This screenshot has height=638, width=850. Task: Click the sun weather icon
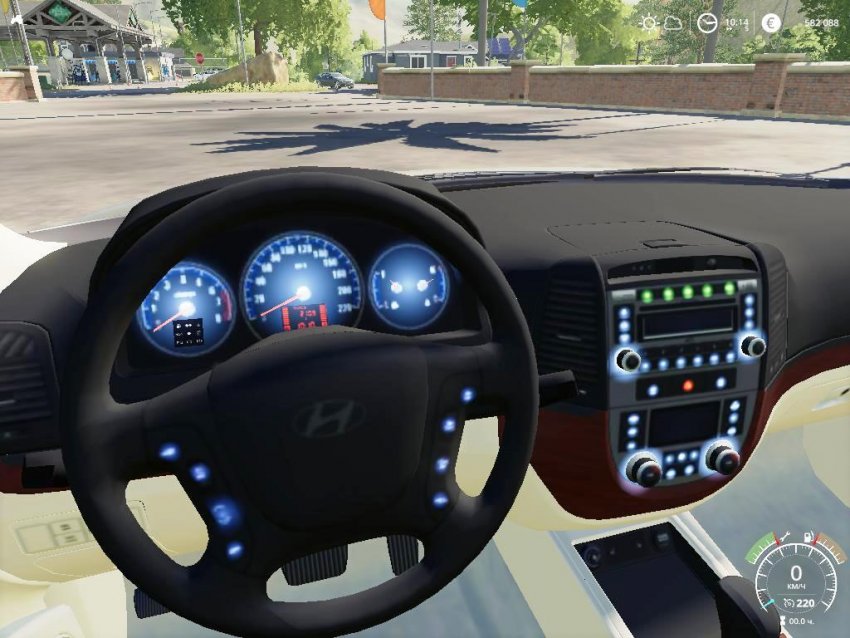pos(649,22)
